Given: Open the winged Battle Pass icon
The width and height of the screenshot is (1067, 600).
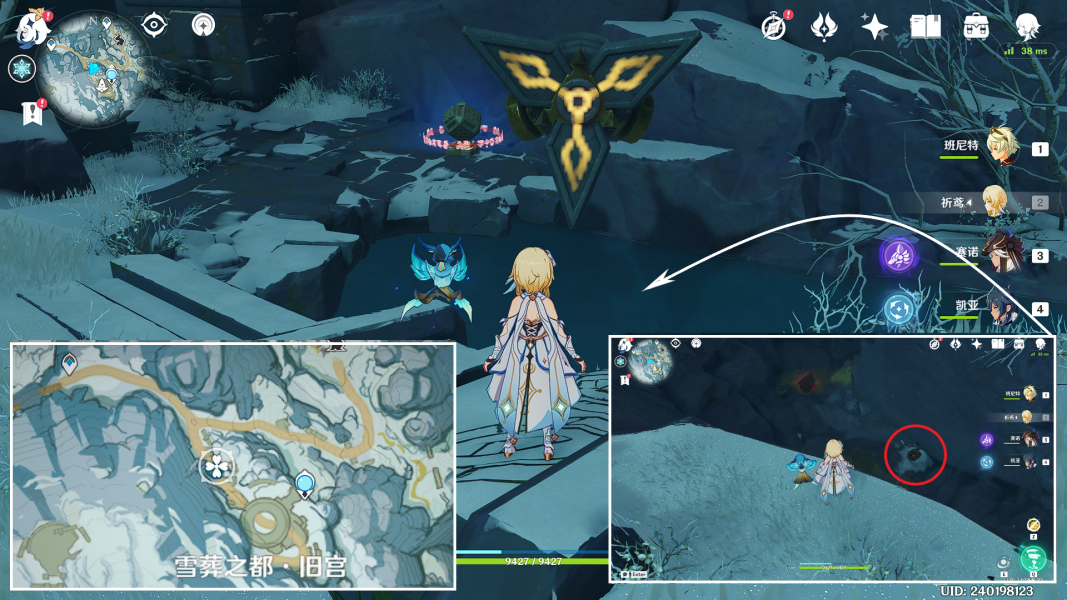Looking at the screenshot, I should point(824,27).
